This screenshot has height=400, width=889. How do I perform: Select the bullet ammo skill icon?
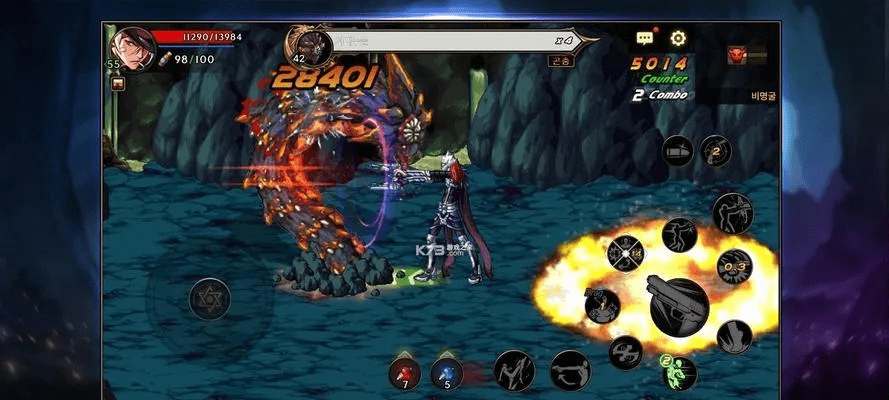678,150
